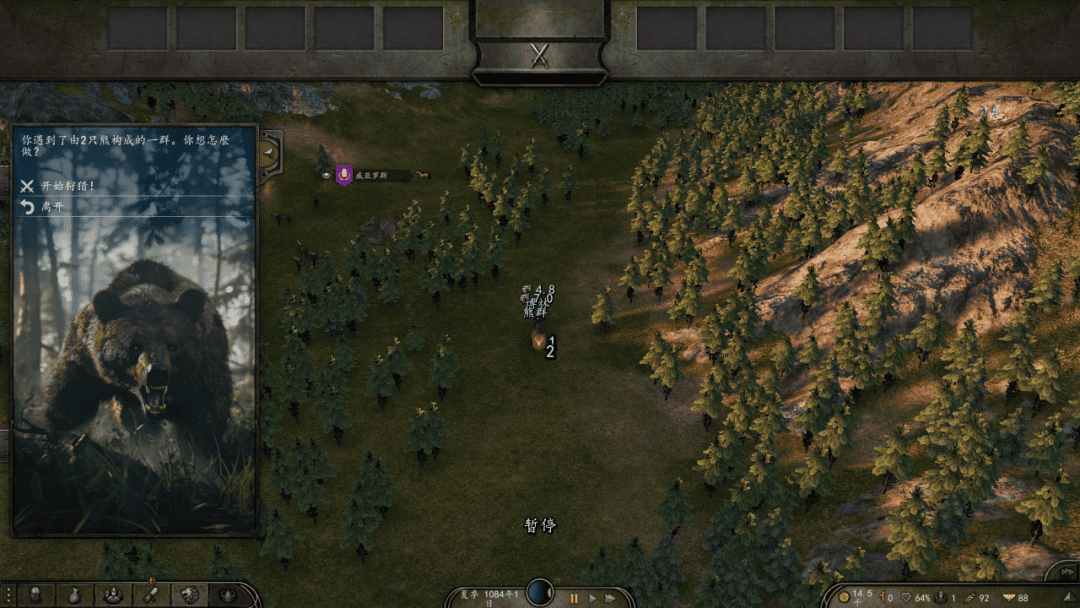The height and width of the screenshot is (608, 1080).
Task: Open the lion head clan icon
Action: click(x=190, y=596)
